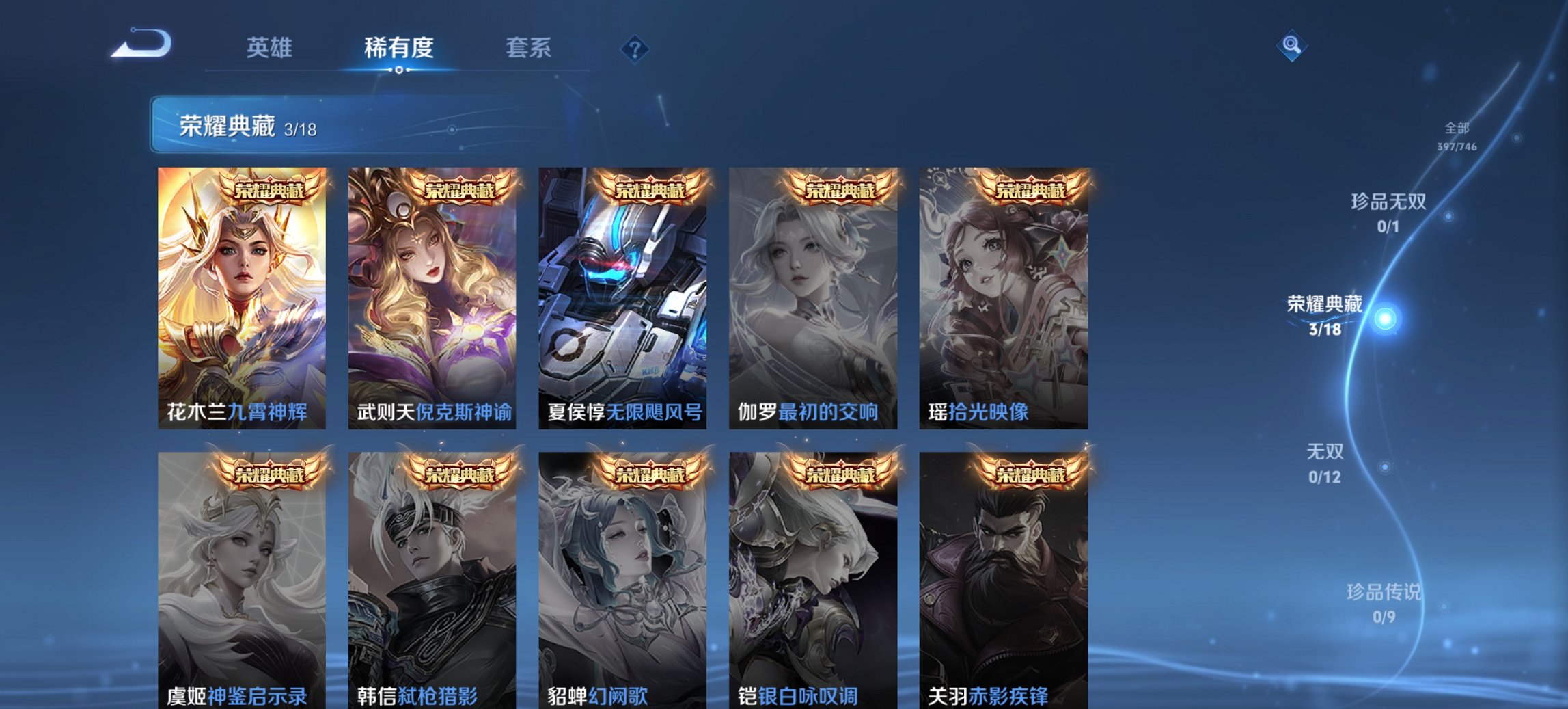This screenshot has height=709, width=1568.
Task: Switch to the 套系 tab
Action: [529, 49]
